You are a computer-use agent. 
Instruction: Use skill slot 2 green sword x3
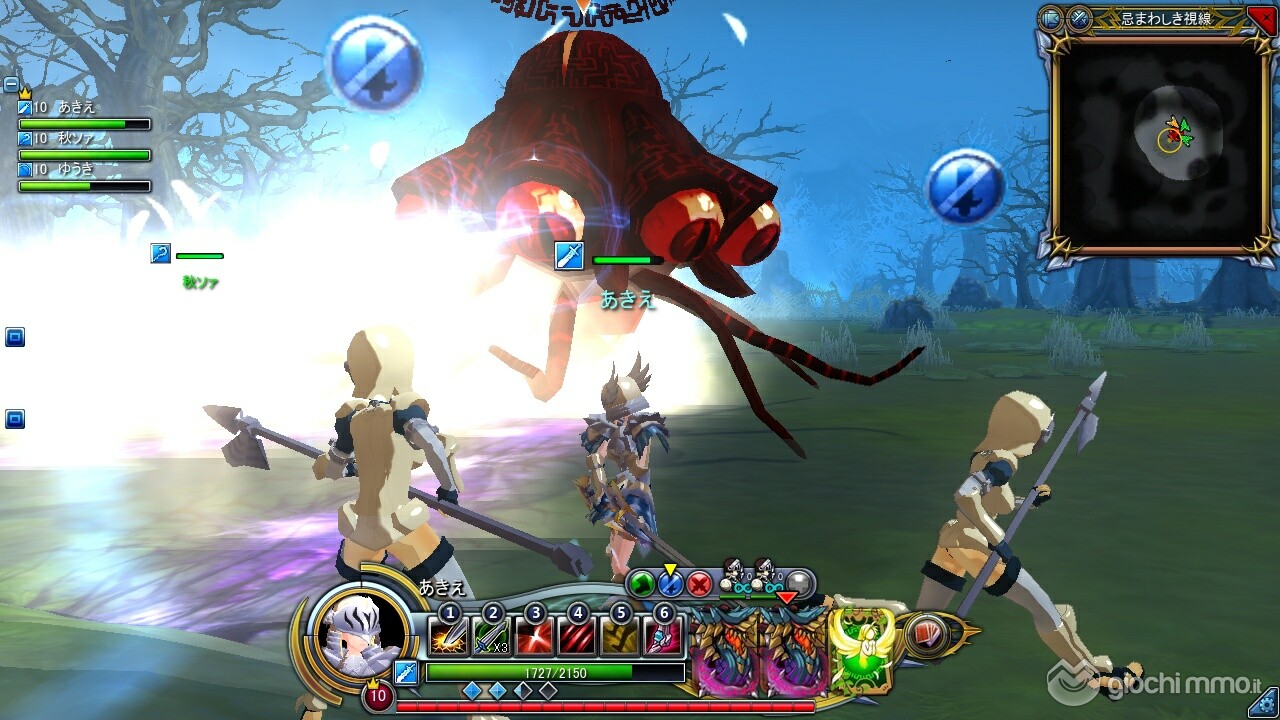point(491,637)
